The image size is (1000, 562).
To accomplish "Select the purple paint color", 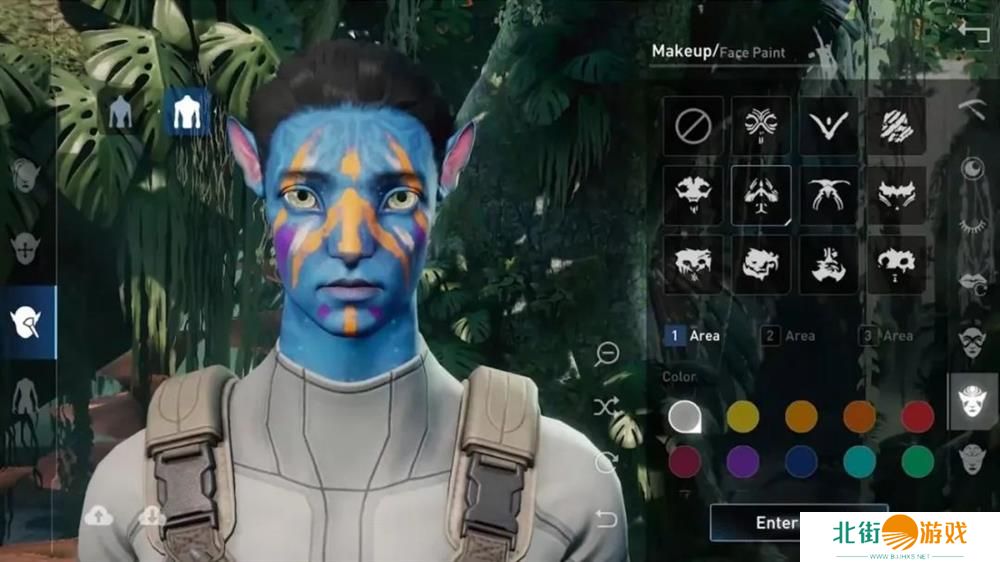I will pyautogui.click(x=742, y=461).
